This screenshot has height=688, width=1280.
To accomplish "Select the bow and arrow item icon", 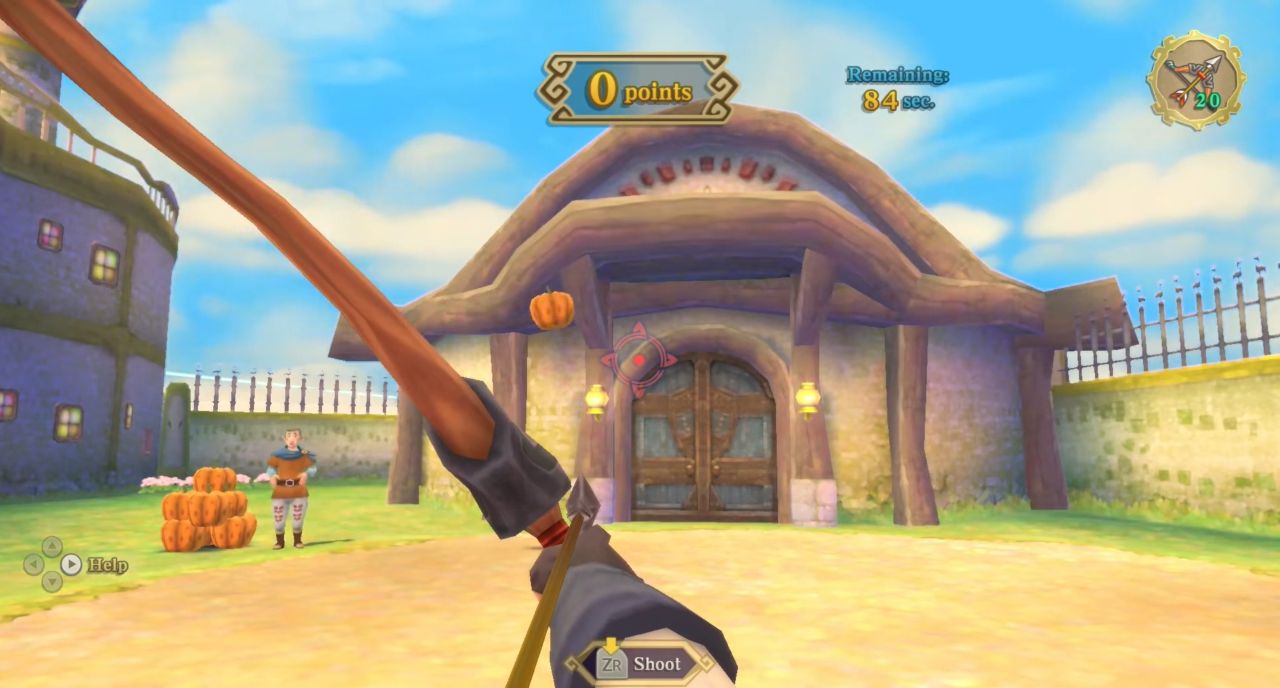I will 1195,80.
